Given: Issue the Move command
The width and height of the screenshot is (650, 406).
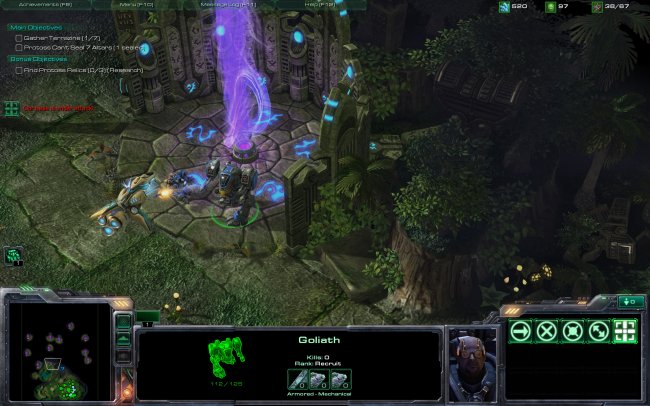Looking at the screenshot, I should click(520, 332).
